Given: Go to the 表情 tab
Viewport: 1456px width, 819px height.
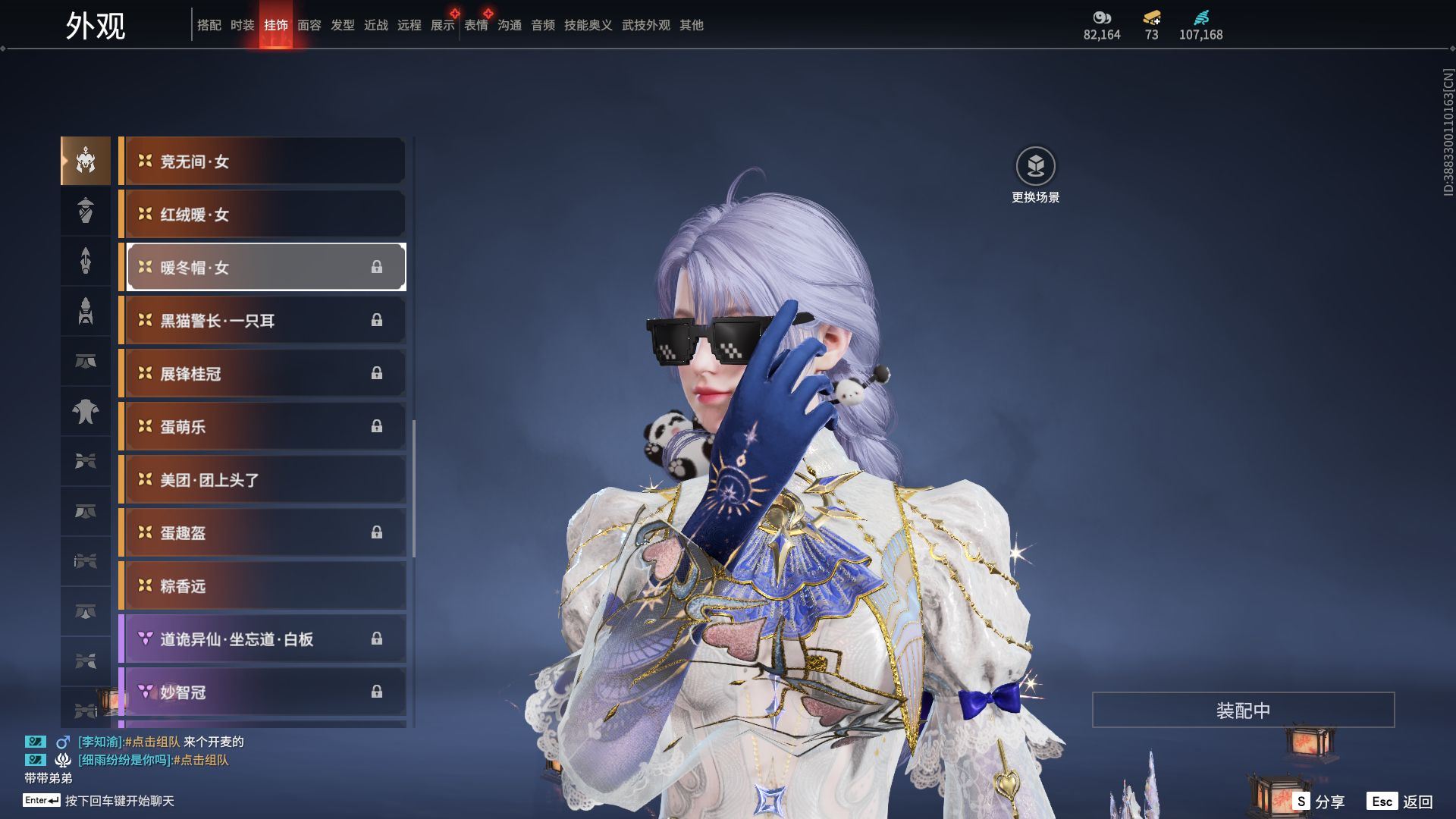Looking at the screenshot, I should [x=475, y=25].
